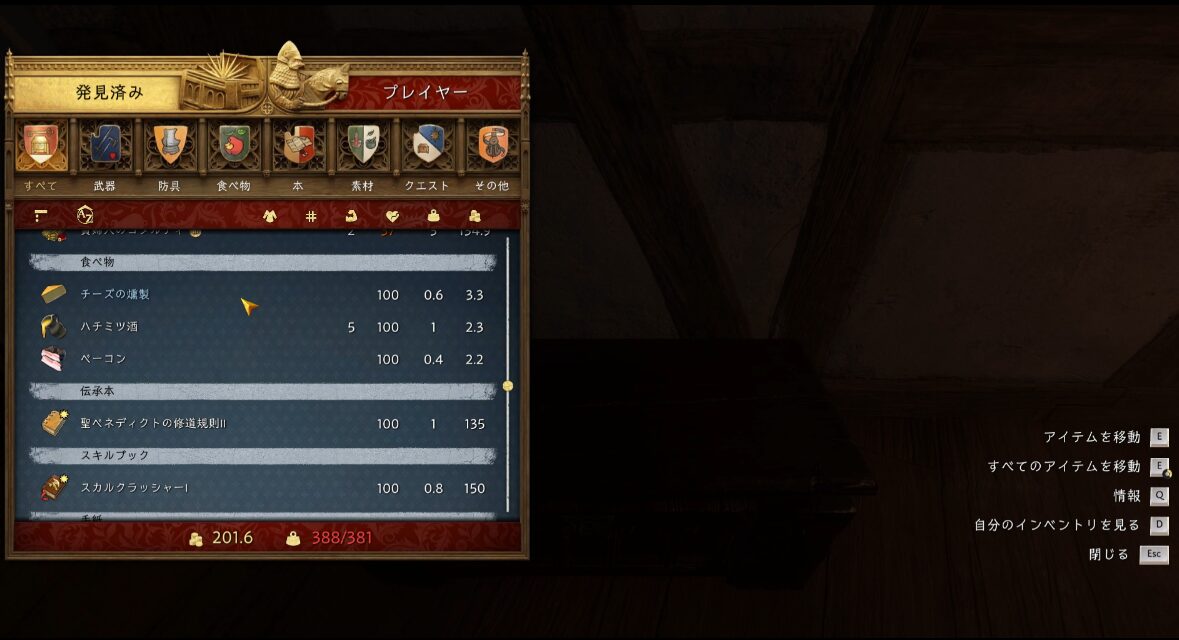The width and height of the screenshot is (1179, 640).
Task: Show only 防具 items
Action: (169, 148)
